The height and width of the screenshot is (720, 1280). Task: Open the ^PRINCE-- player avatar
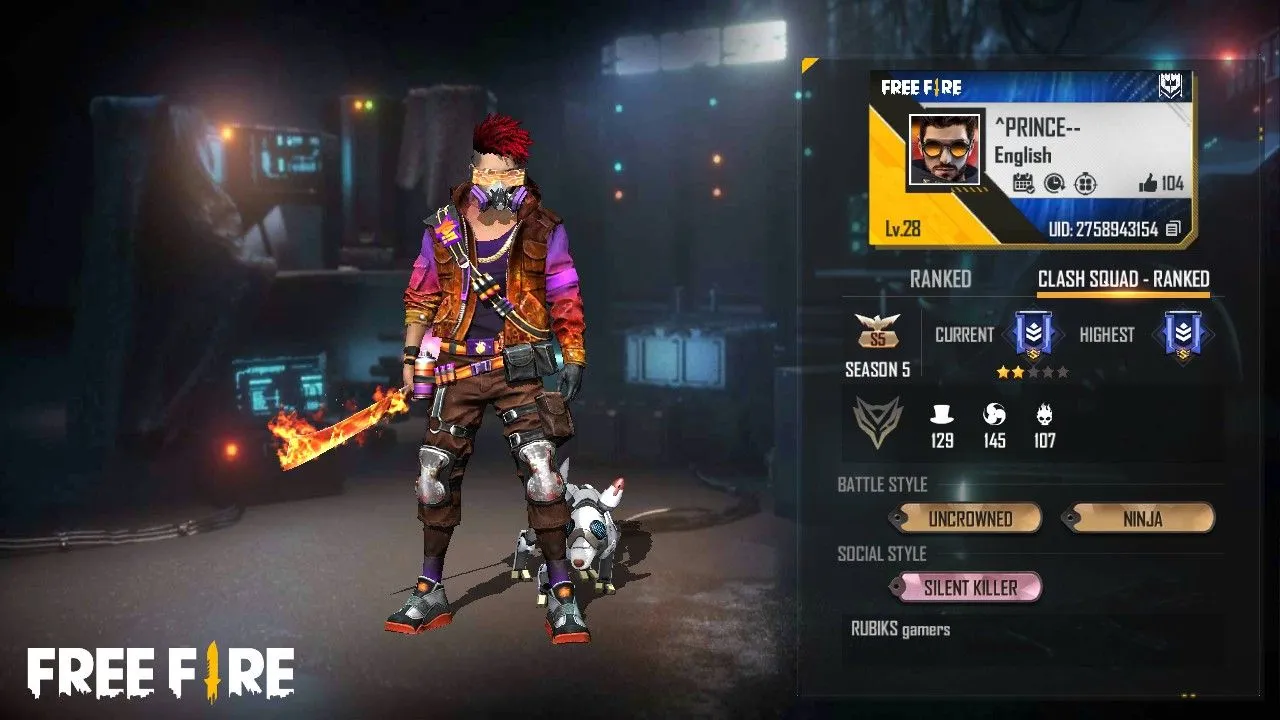tap(944, 149)
